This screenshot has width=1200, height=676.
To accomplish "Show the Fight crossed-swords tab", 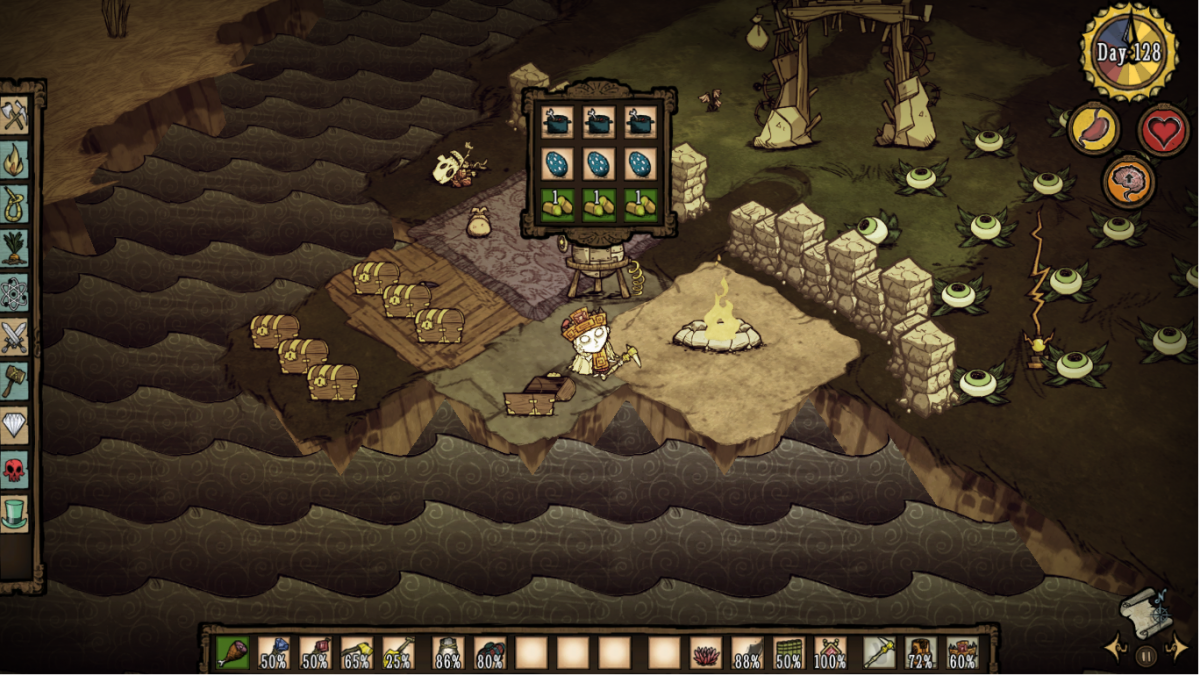I will point(15,337).
